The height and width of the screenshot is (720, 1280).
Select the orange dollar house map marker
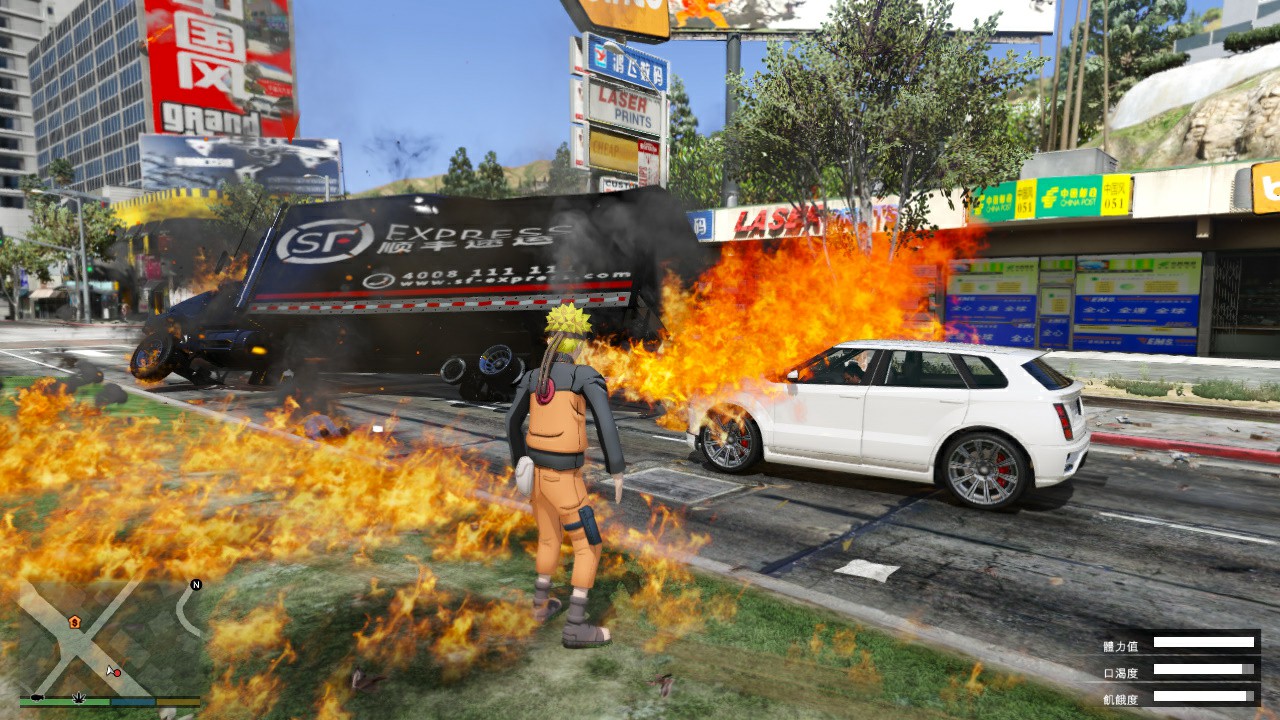(x=74, y=622)
